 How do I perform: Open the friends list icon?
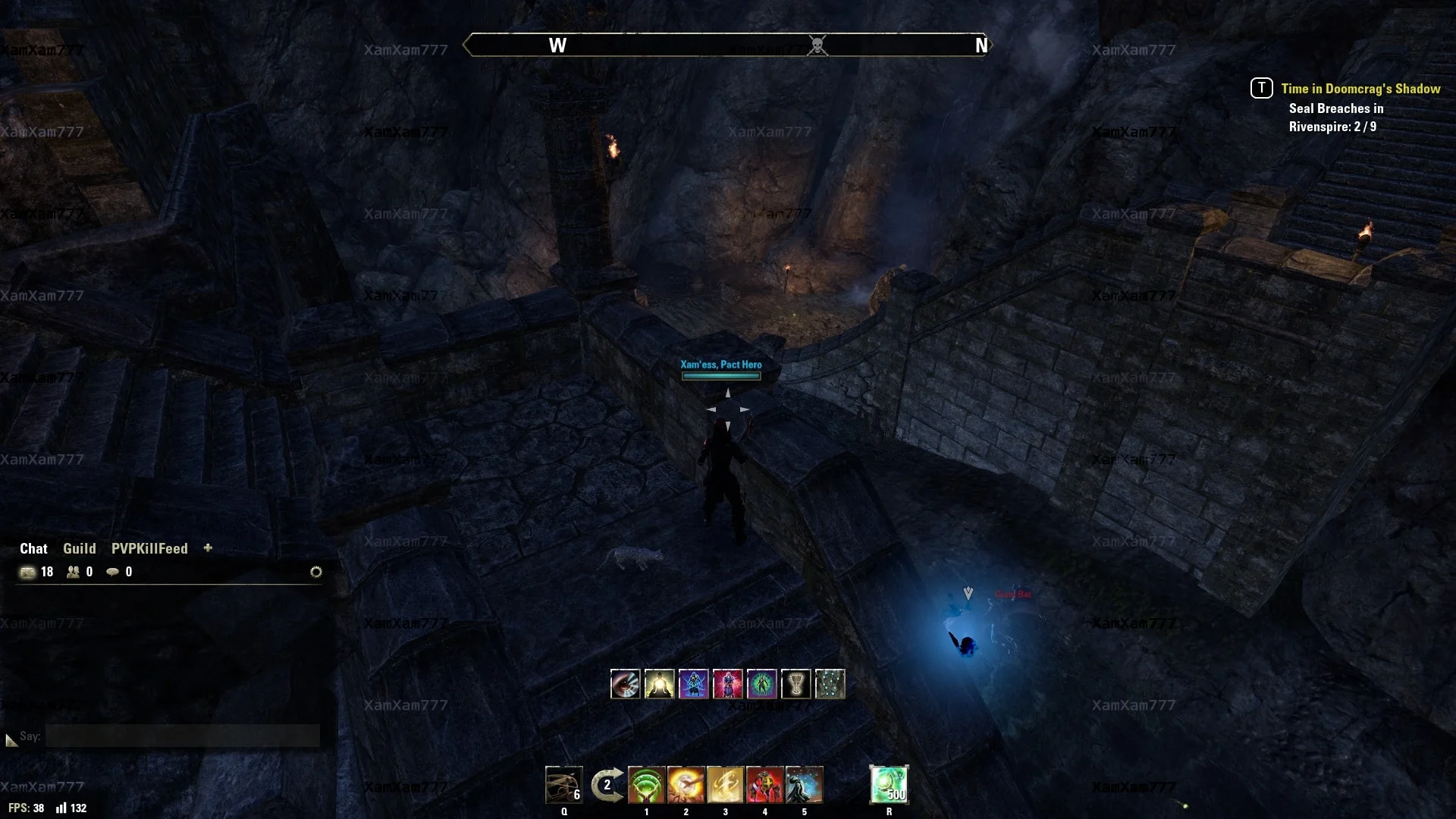pos(73,572)
